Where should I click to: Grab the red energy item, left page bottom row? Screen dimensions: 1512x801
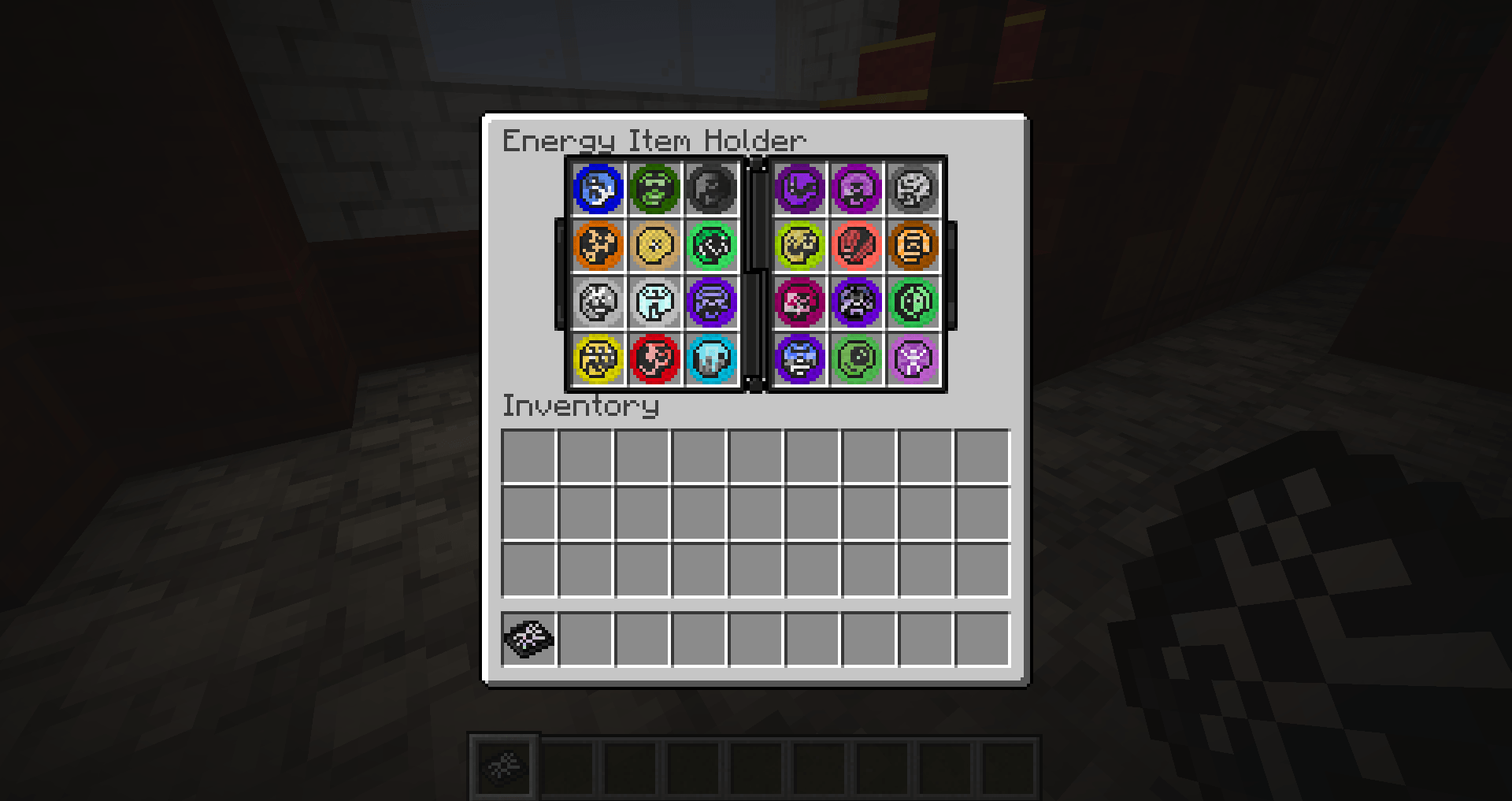coord(655,358)
